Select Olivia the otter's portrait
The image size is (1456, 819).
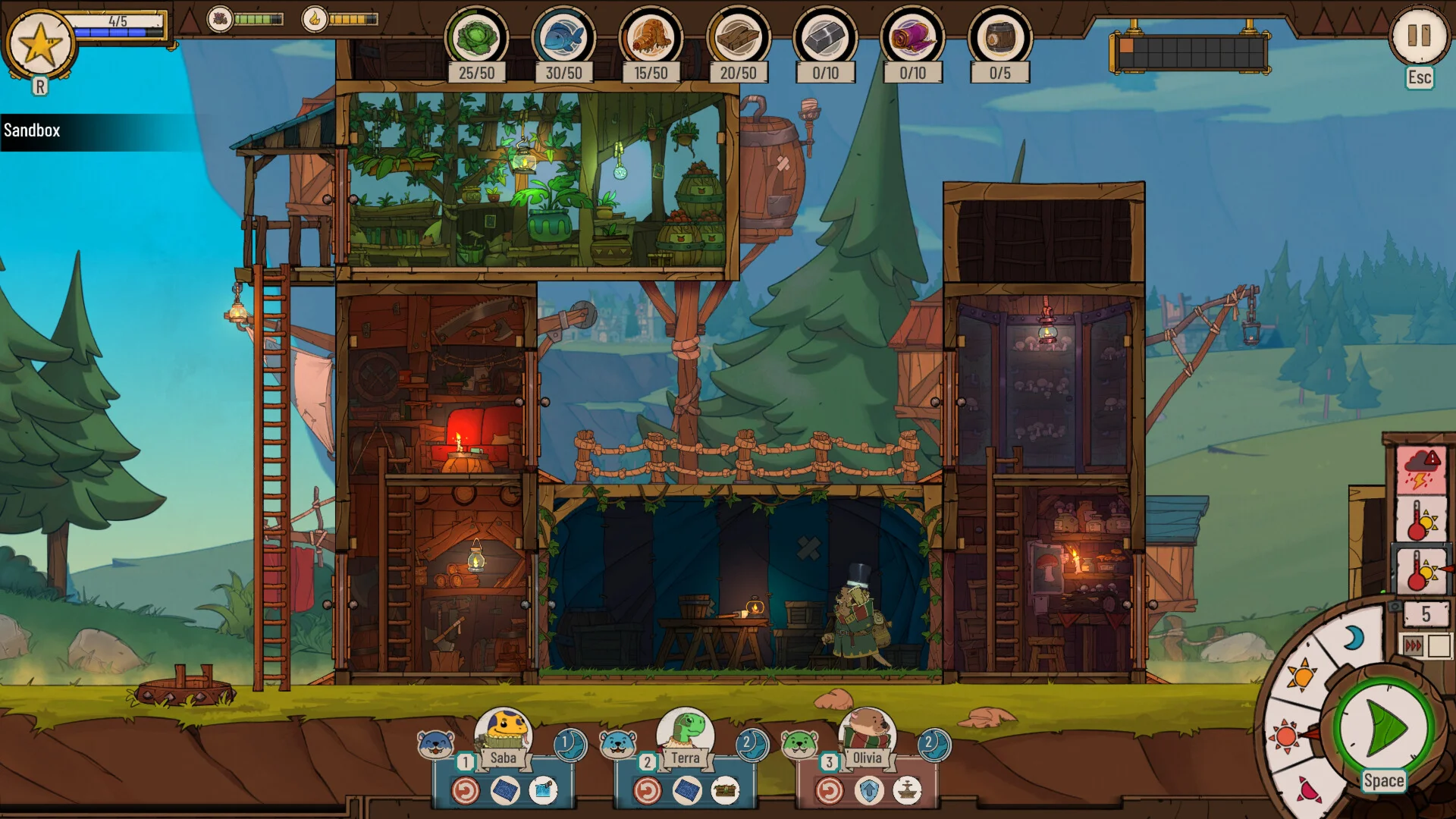click(x=867, y=730)
